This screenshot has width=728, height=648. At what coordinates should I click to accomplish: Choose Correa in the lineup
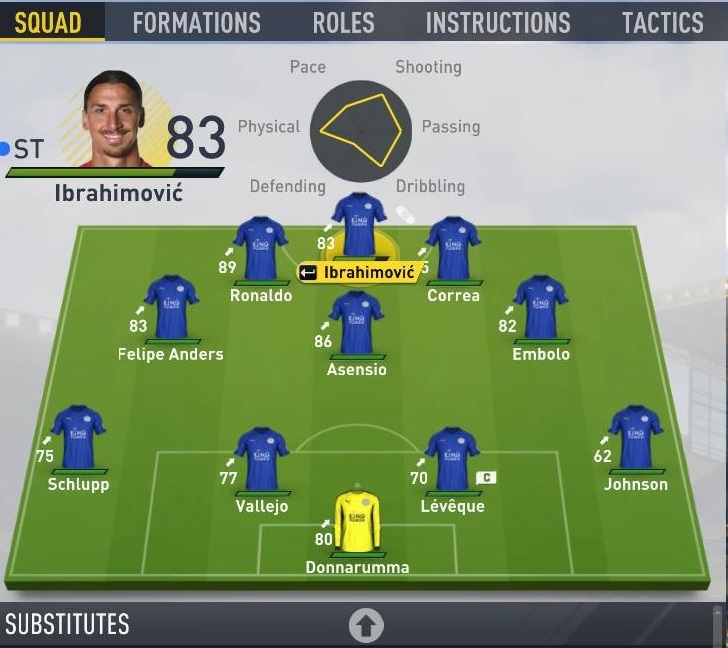(x=453, y=249)
